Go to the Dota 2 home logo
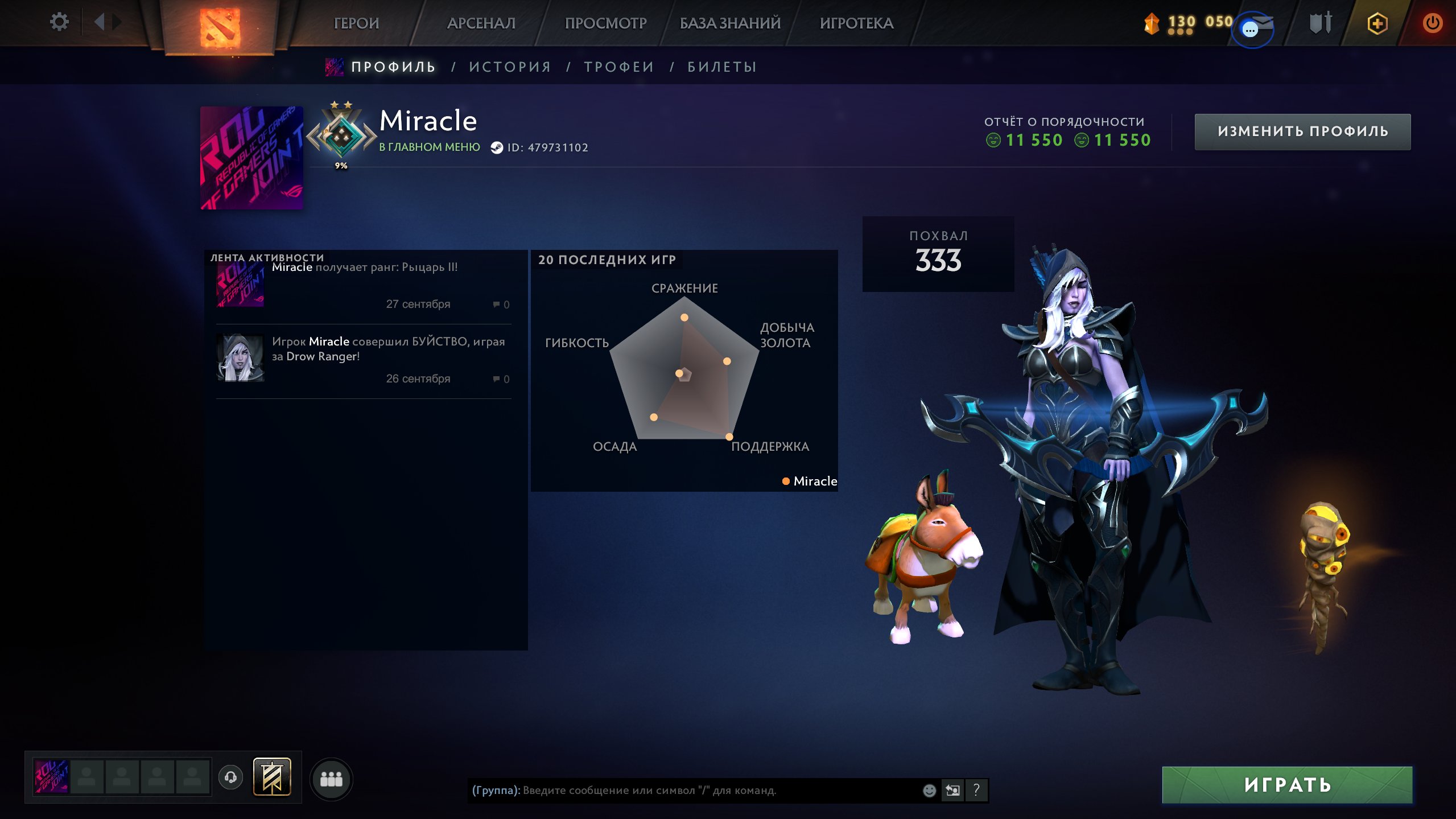This screenshot has width=1456, height=819. pyautogui.click(x=220, y=27)
